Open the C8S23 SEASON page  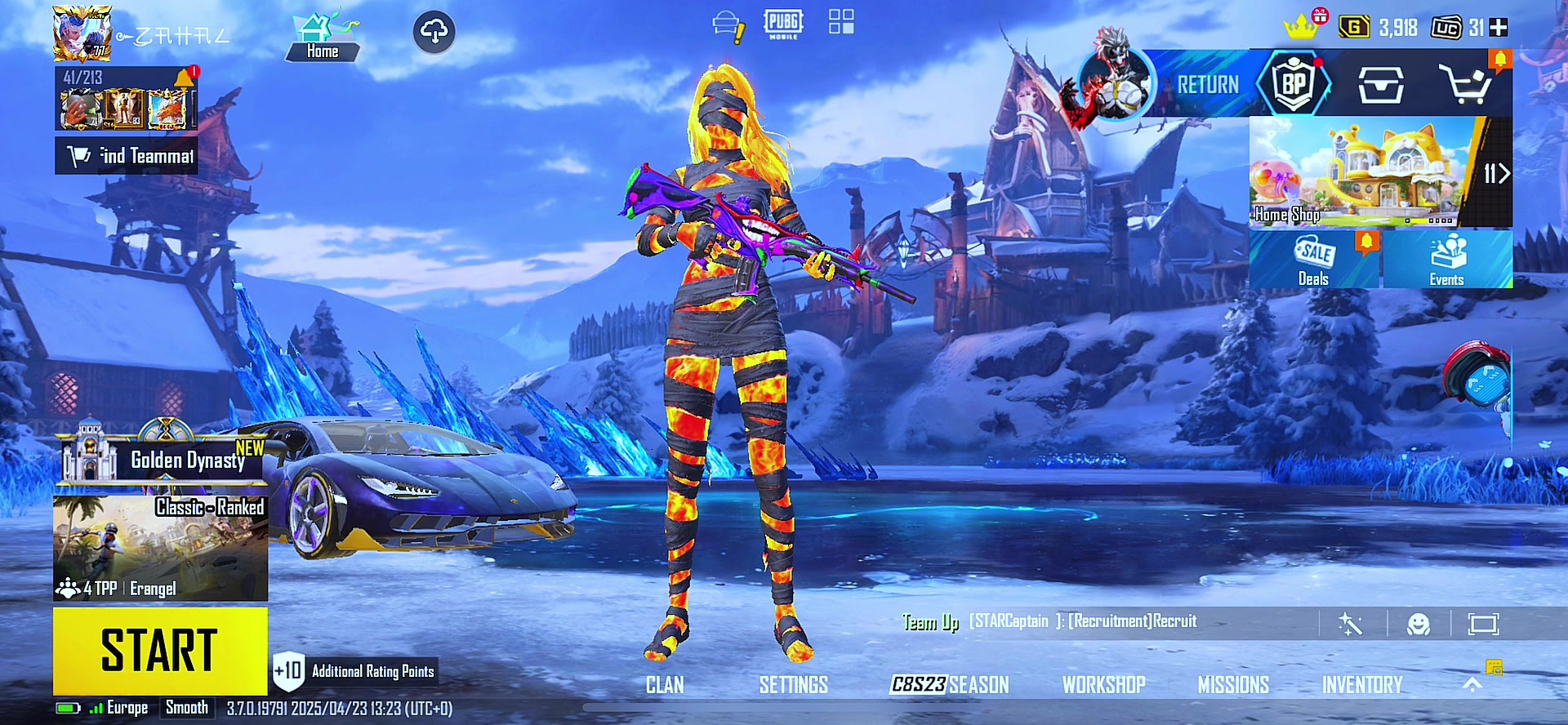click(950, 685)
